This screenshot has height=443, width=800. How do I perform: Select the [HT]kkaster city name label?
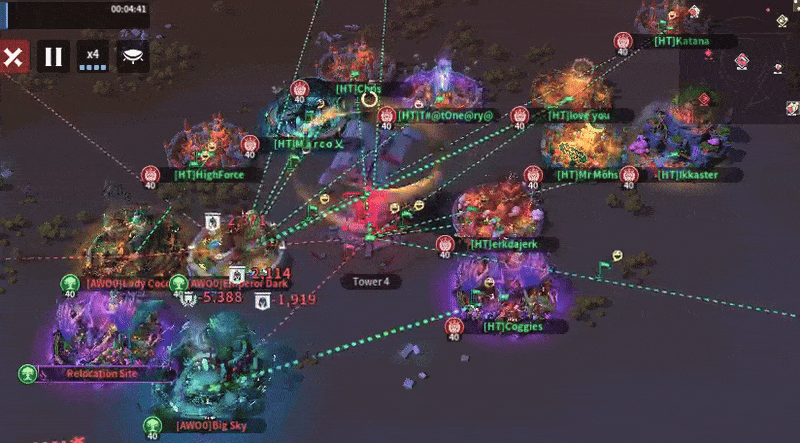(688, 175)
